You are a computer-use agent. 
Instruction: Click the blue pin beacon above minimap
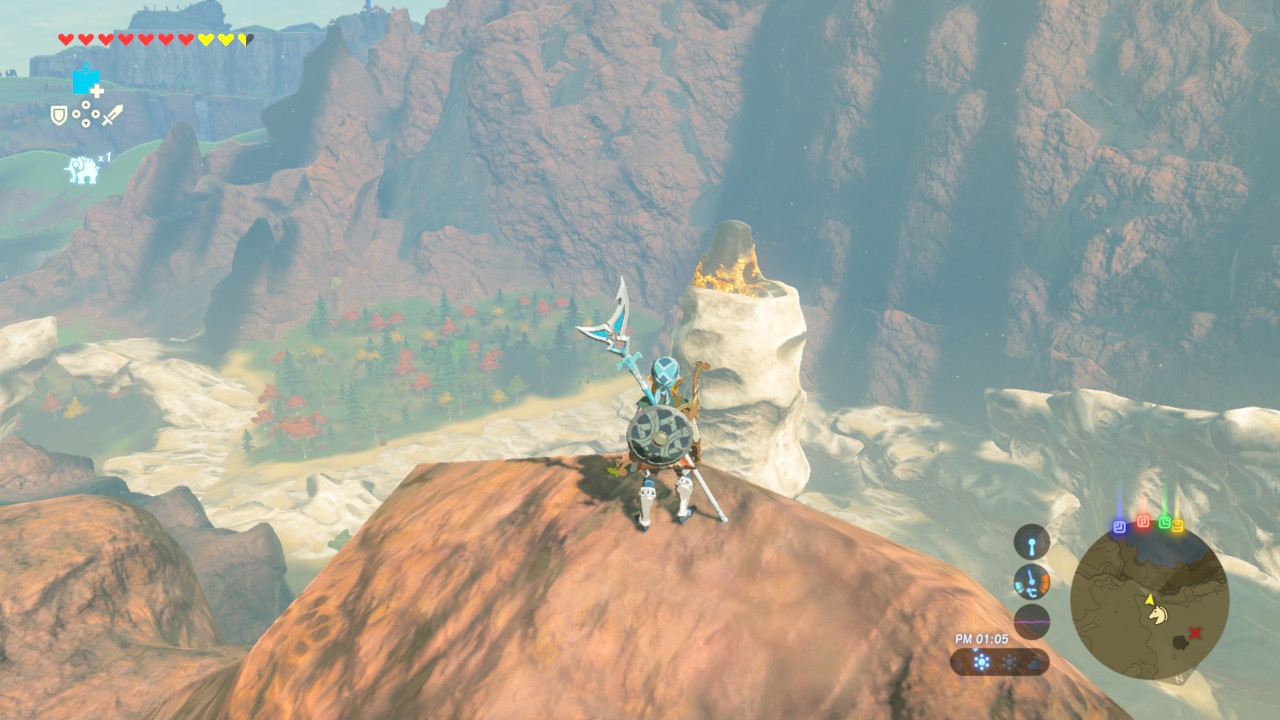click(1120, 525)
